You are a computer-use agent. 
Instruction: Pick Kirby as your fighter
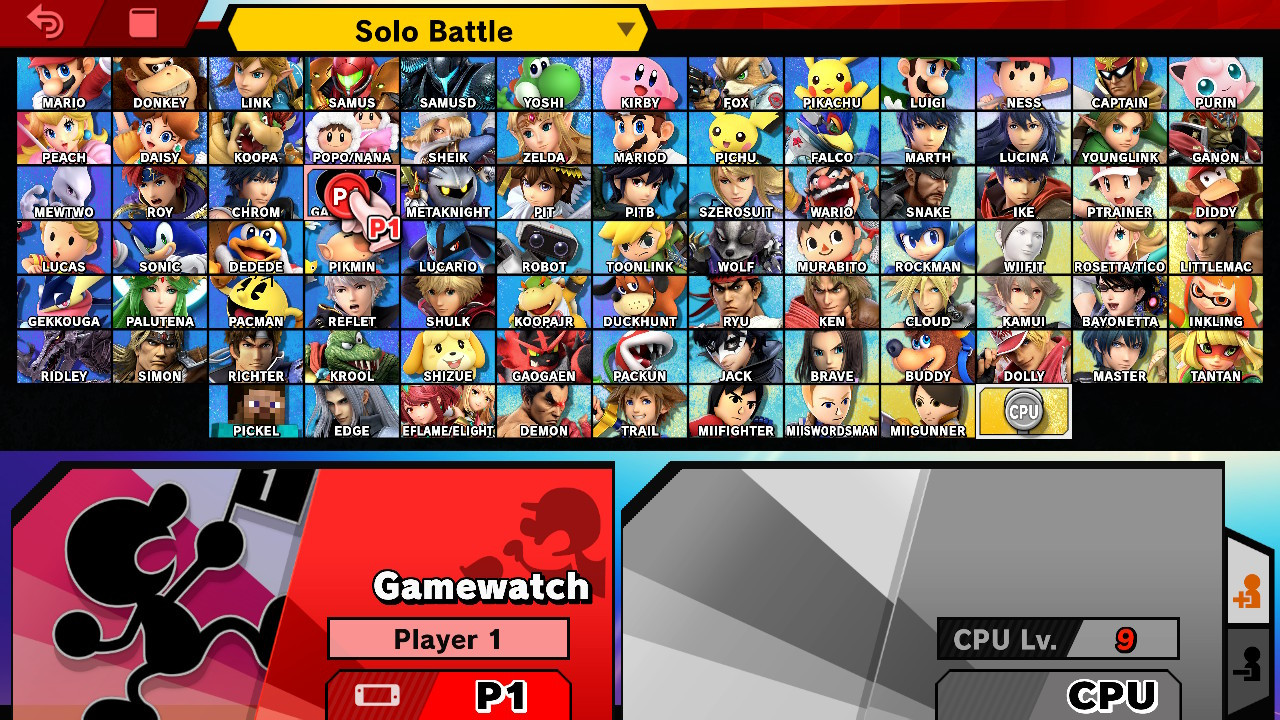point(639,82)
